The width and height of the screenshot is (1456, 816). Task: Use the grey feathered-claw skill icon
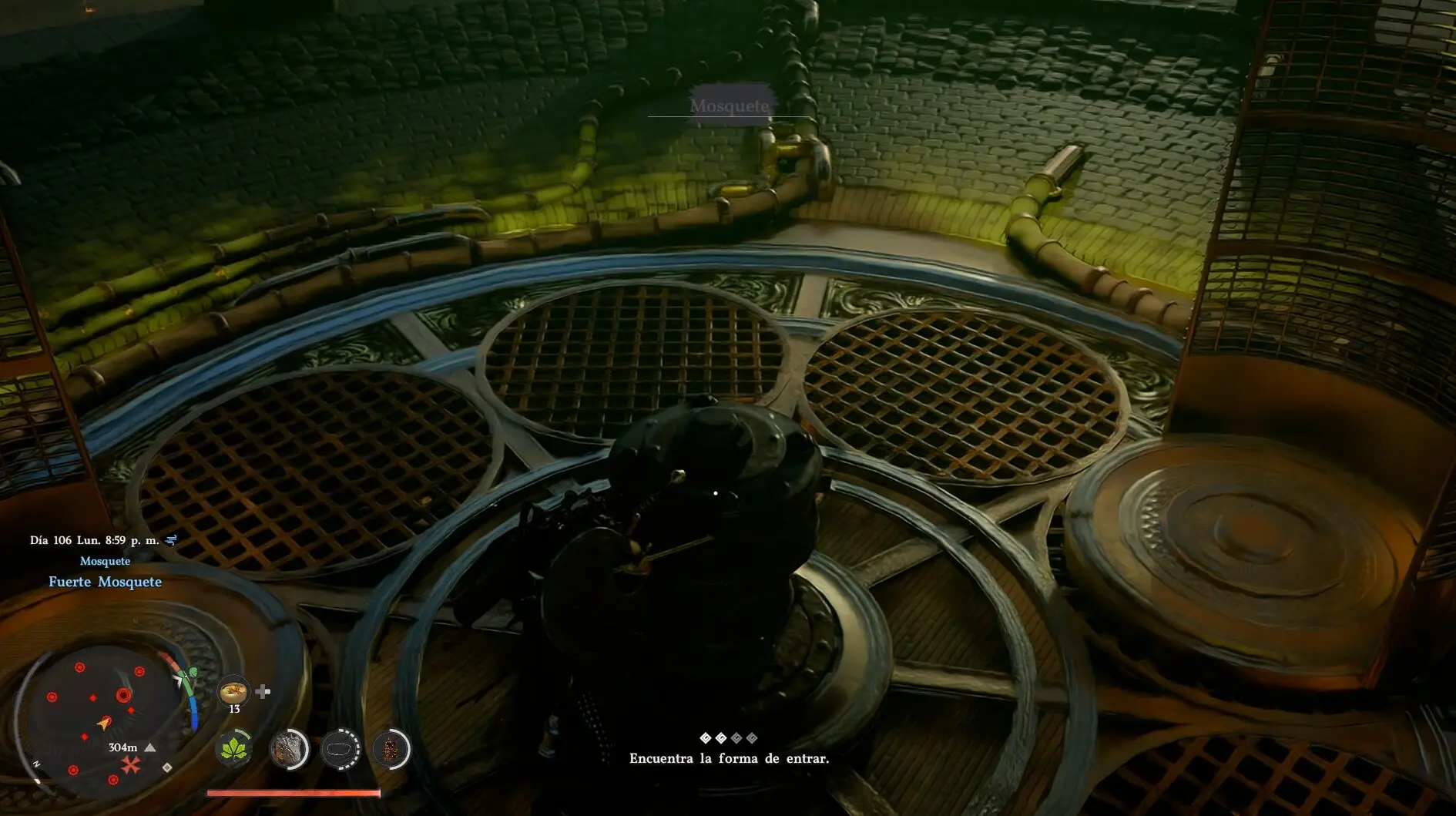pyautogui.click(x=289, y=749)
